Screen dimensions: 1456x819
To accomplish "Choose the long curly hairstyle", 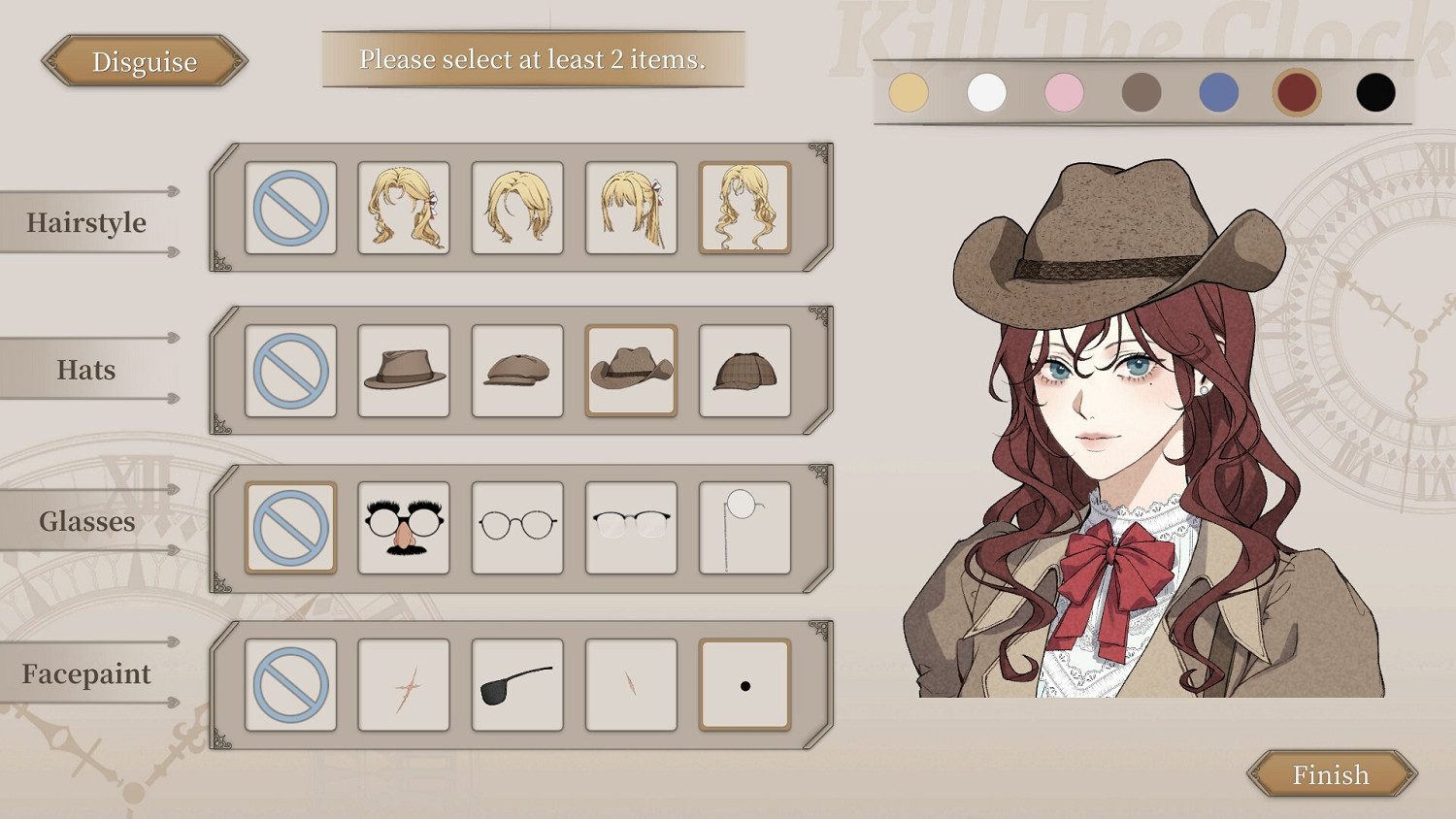I will pyautogui.click(x=744, y=207).
